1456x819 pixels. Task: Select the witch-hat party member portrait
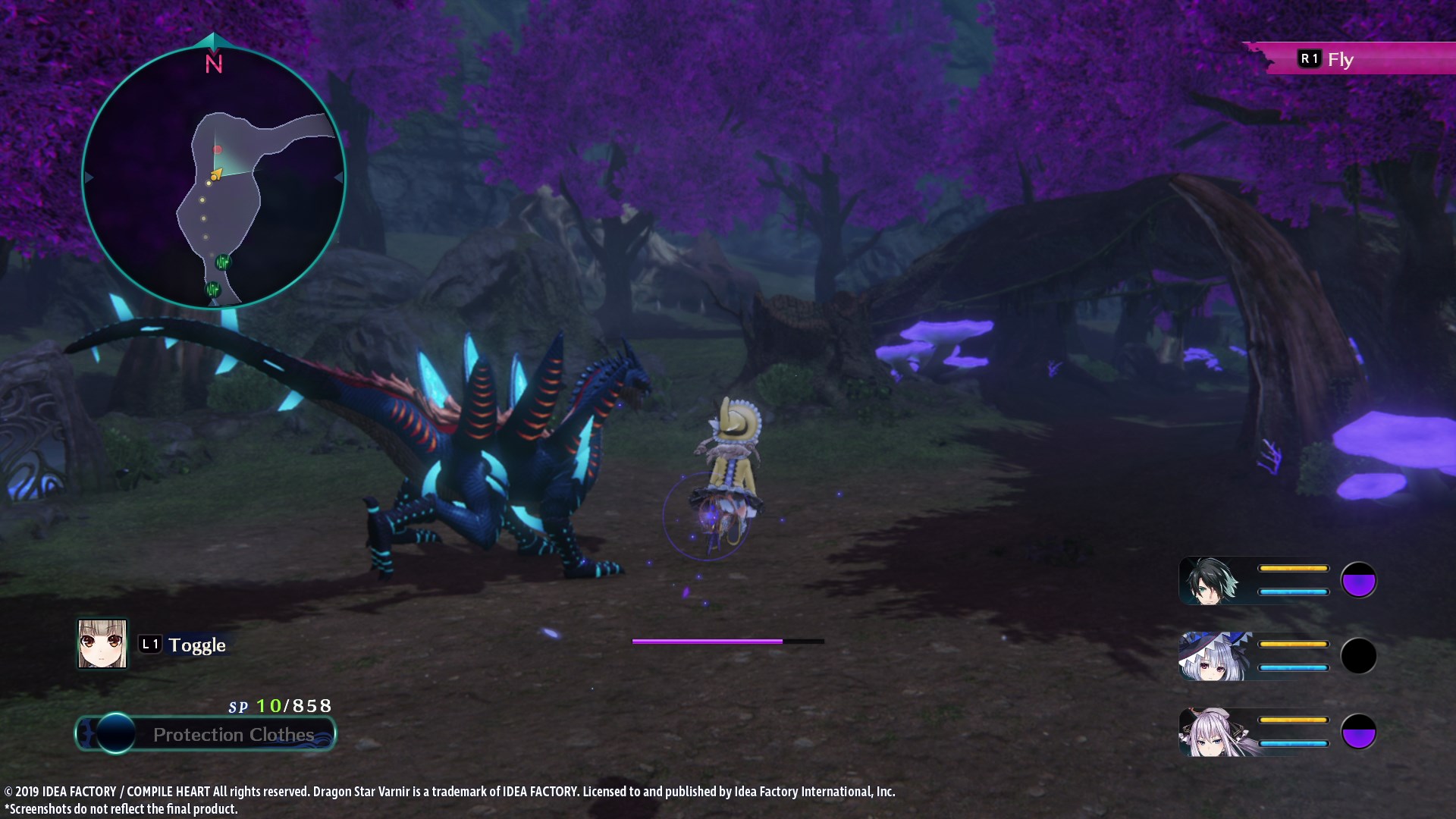coord(1212,657)
